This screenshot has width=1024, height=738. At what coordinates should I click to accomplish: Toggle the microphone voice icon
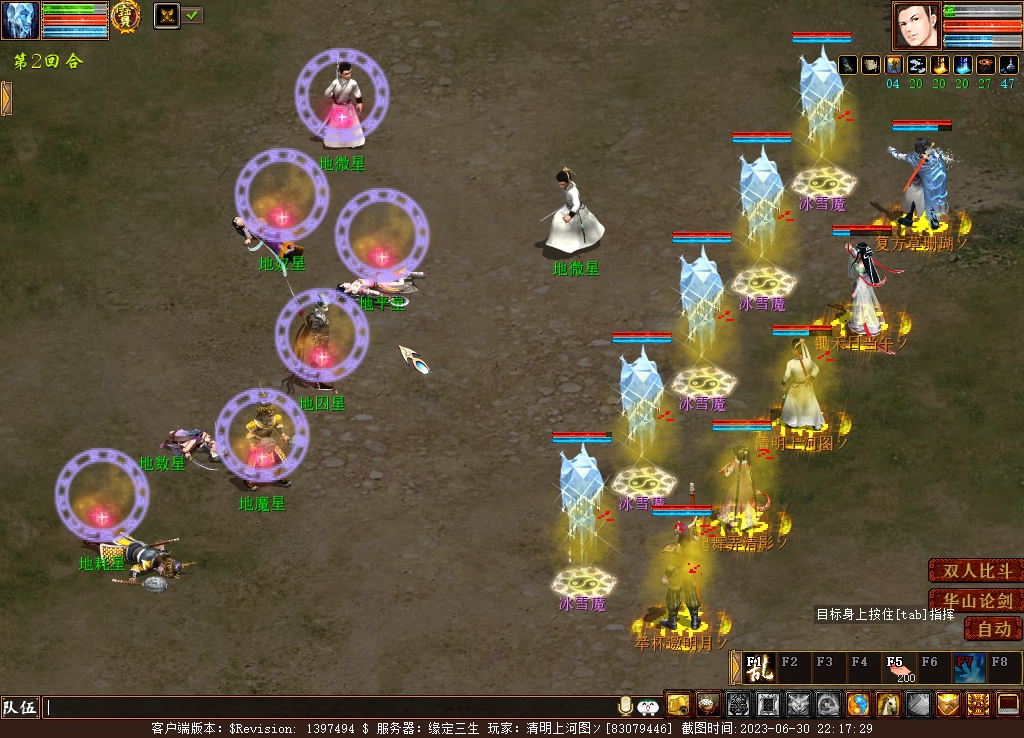626,706
